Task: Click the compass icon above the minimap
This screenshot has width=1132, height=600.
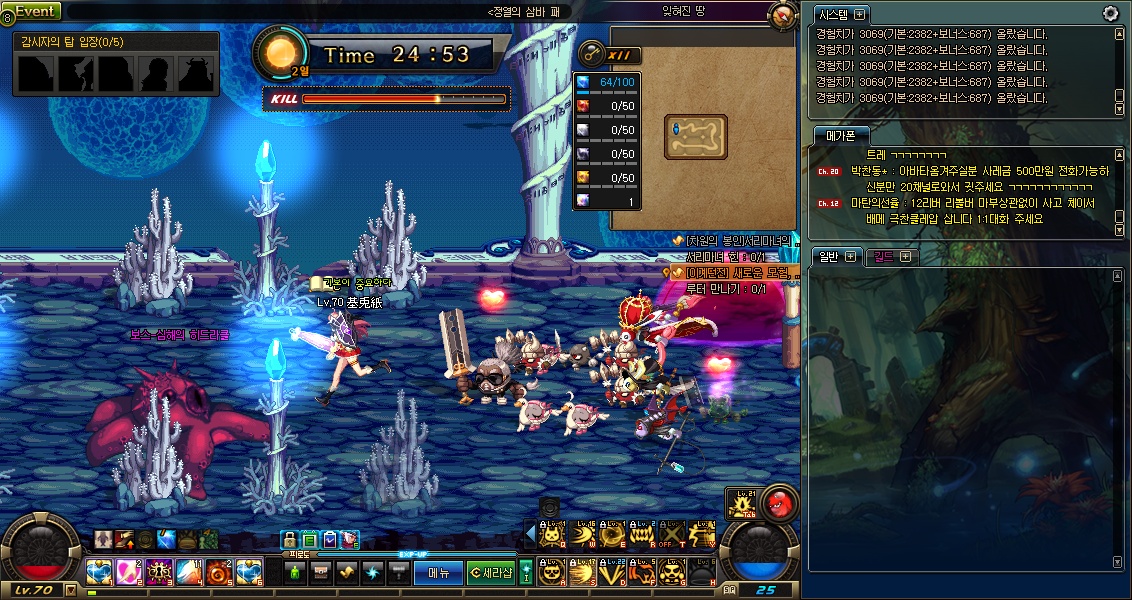Action: pyautogui.click(x=782, y=15)
